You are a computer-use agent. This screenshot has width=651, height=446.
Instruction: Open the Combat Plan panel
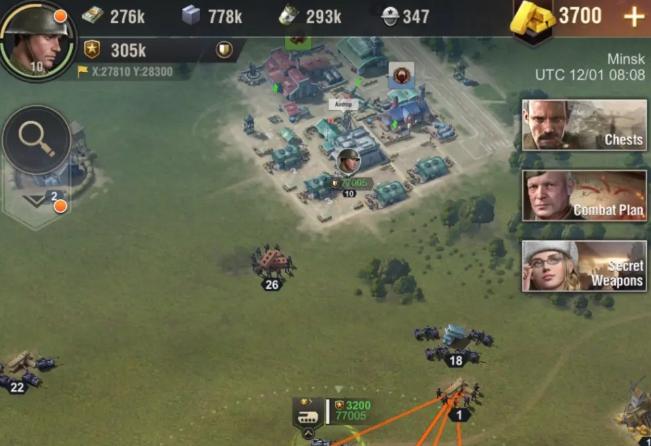[584, 195]
